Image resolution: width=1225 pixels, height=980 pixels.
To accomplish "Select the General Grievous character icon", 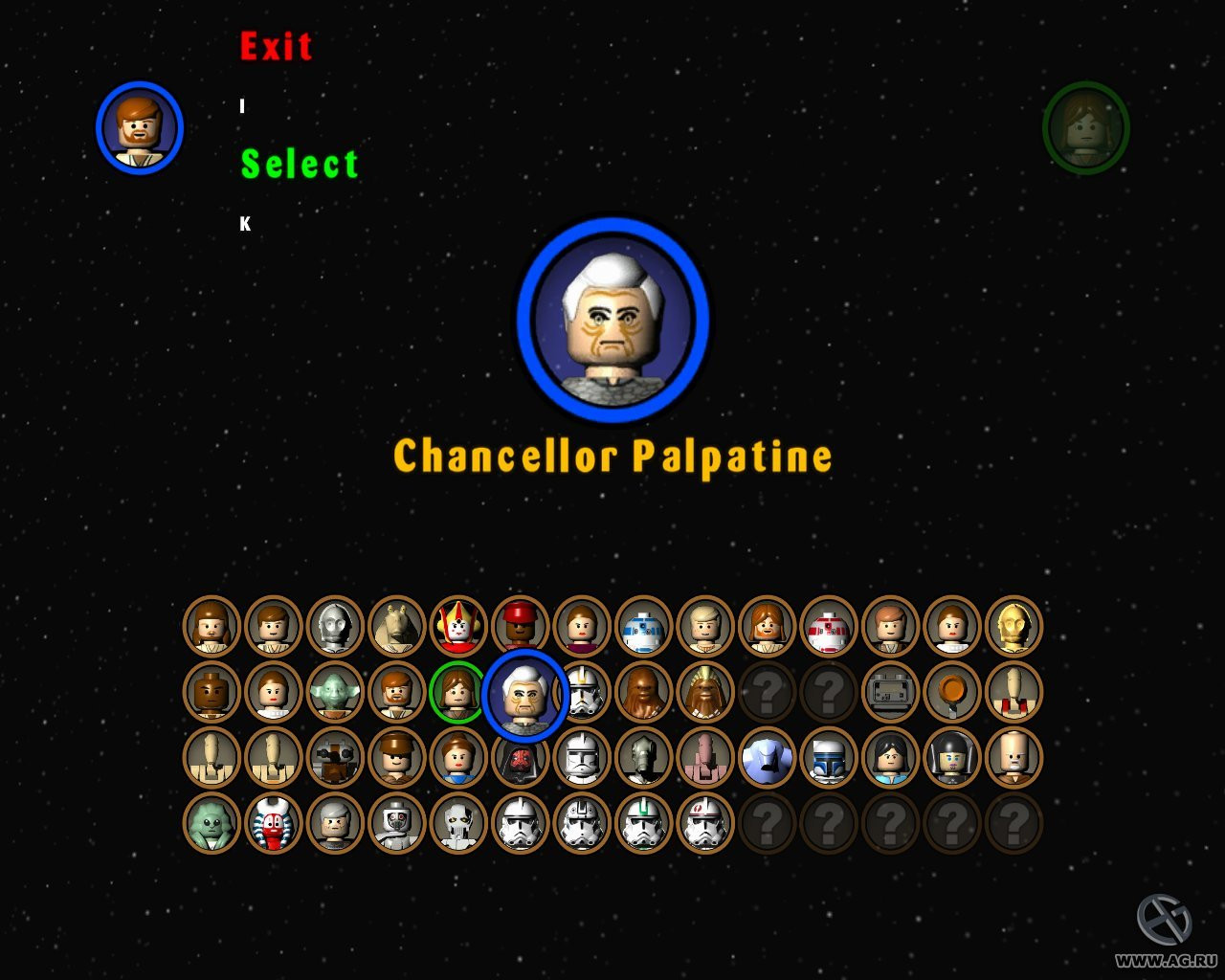I will click(x=457, y=825).
